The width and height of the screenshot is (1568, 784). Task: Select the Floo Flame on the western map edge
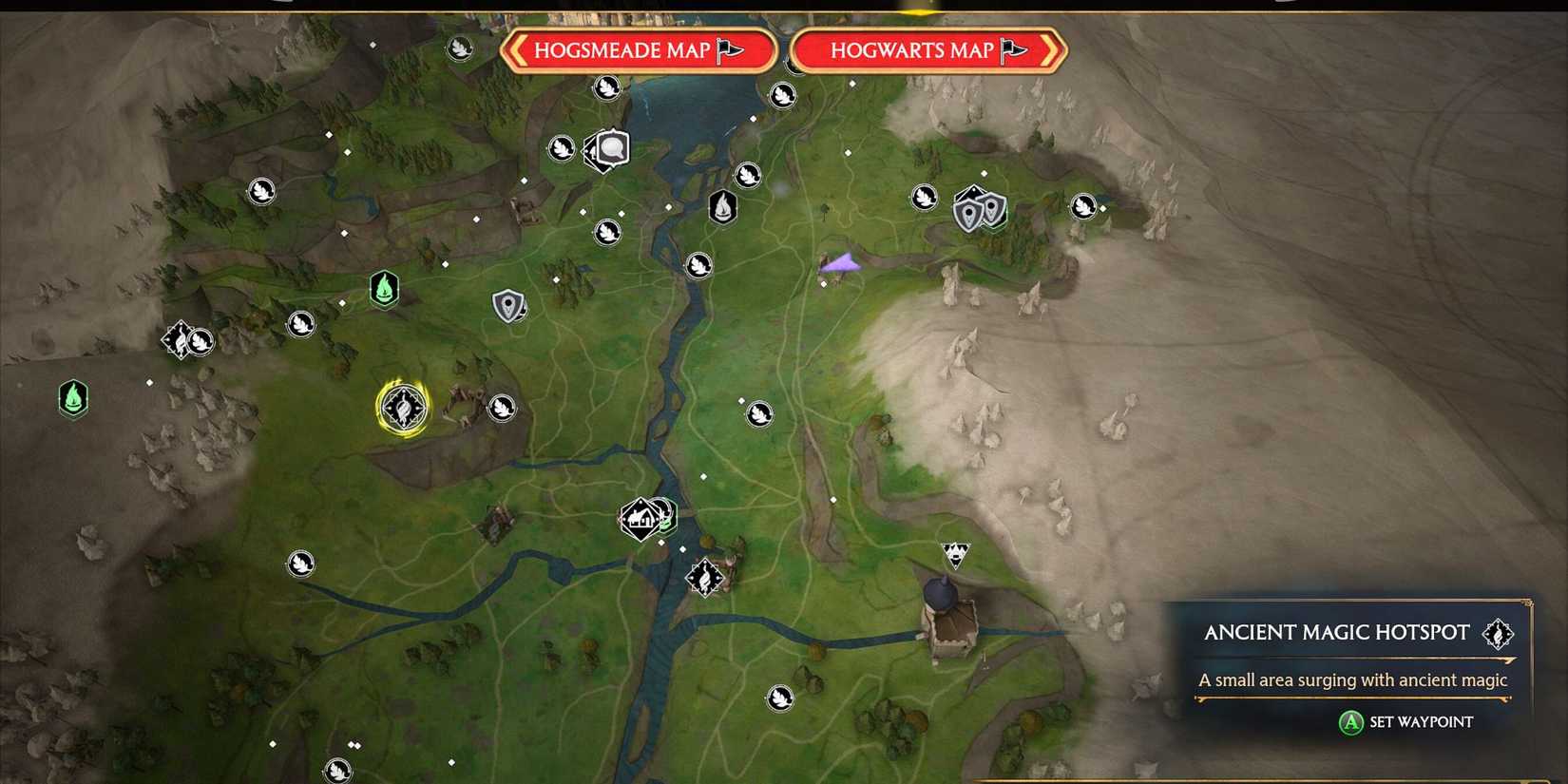click(x=72, y=399)
